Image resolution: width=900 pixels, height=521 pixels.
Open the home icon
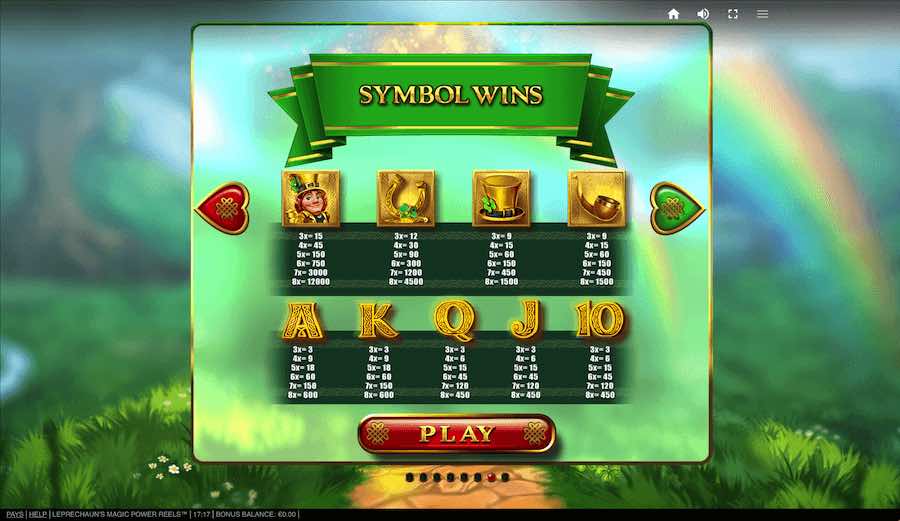(674, 14)
